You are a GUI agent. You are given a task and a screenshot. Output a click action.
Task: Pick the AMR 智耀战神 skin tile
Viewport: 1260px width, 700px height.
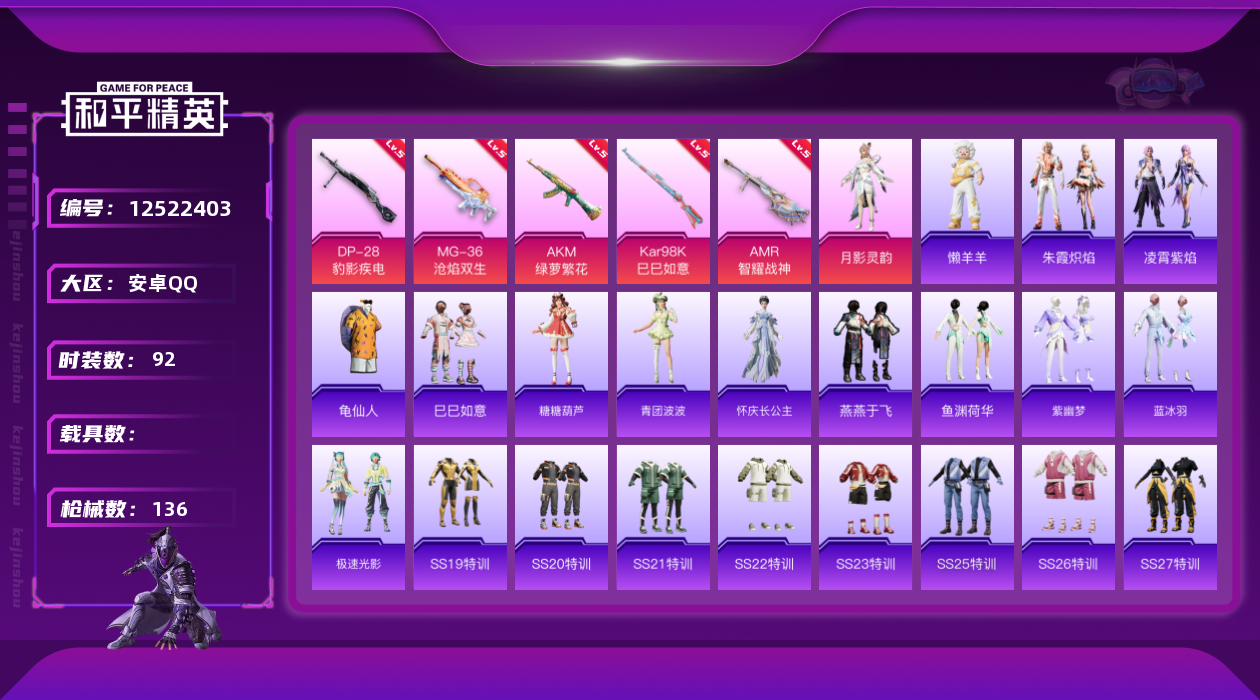764,210
